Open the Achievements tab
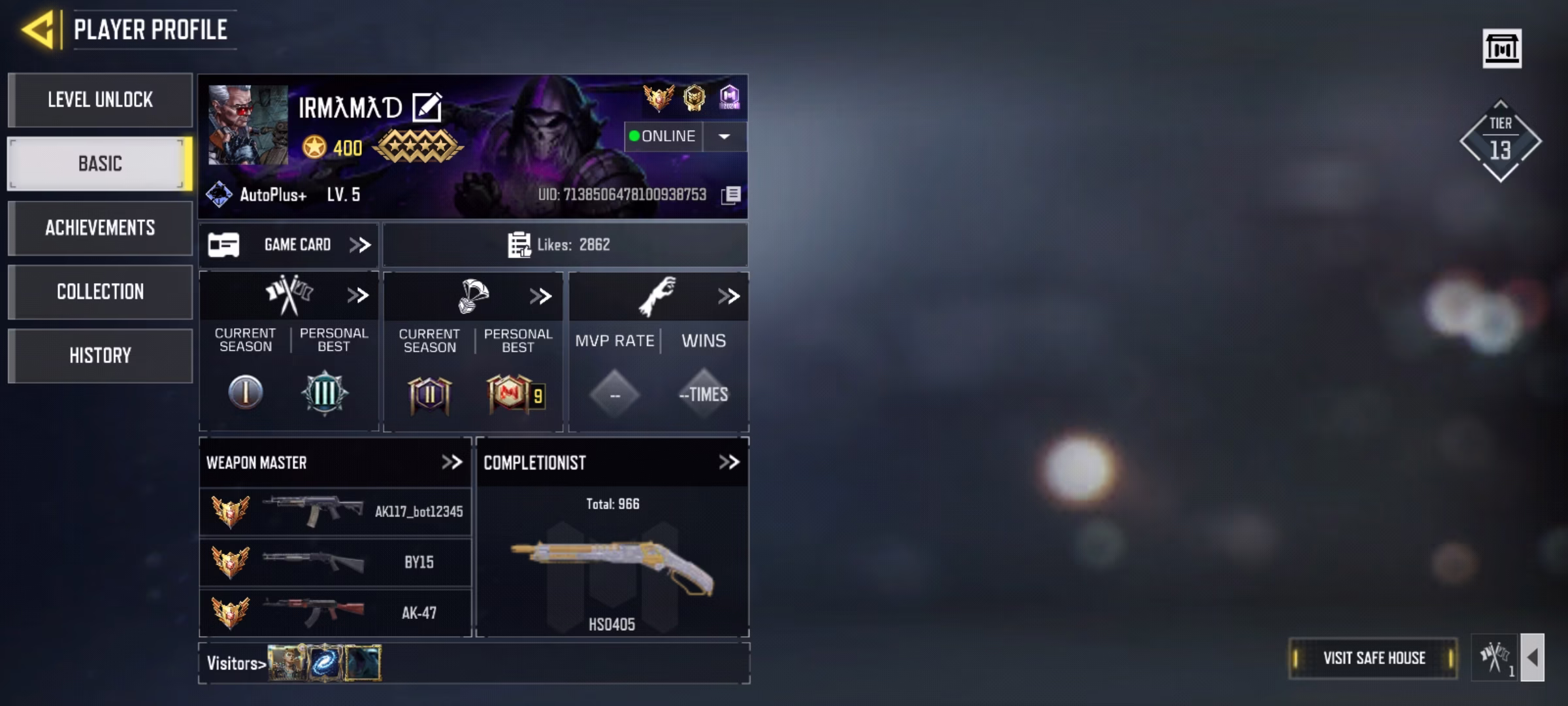This screenshot has width=1568, height=706. point(100,227)
